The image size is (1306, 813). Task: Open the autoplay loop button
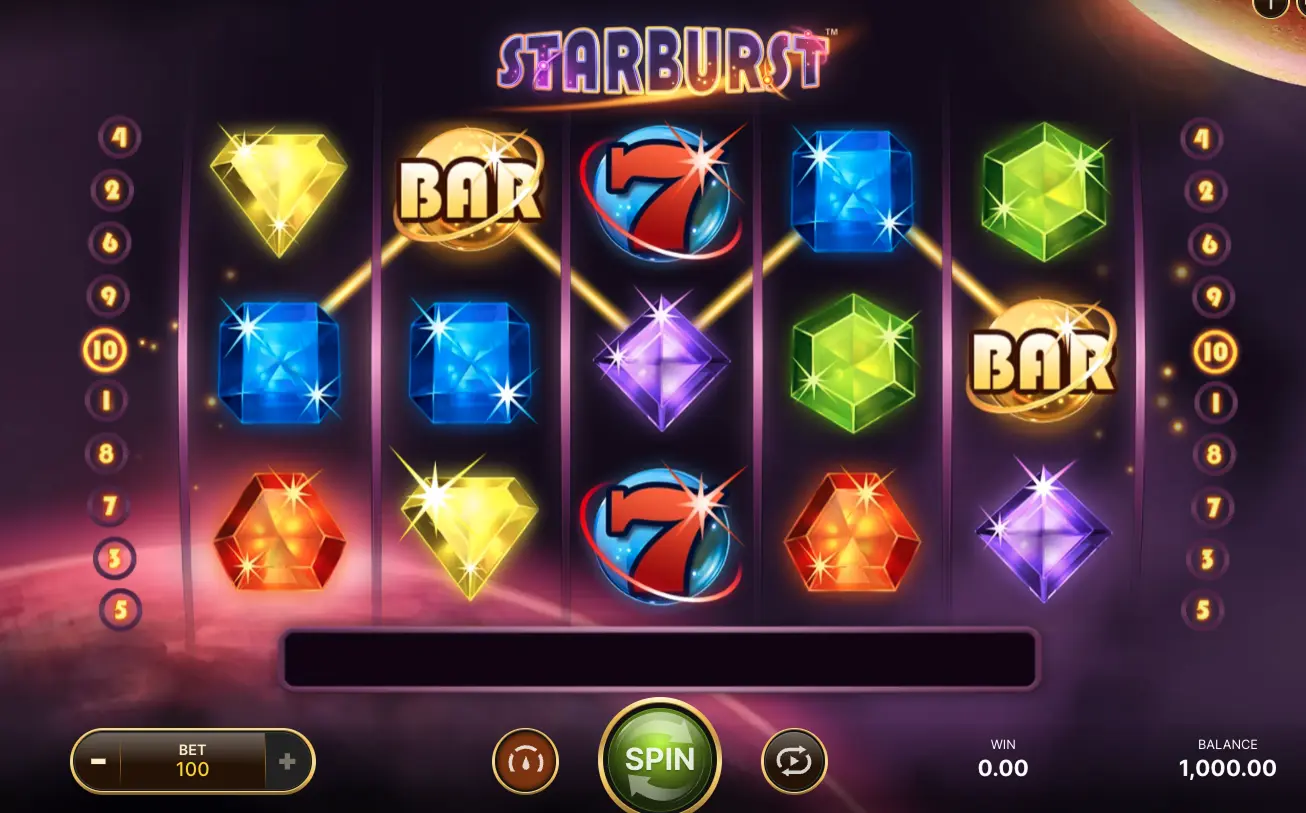tap(794, 762)
